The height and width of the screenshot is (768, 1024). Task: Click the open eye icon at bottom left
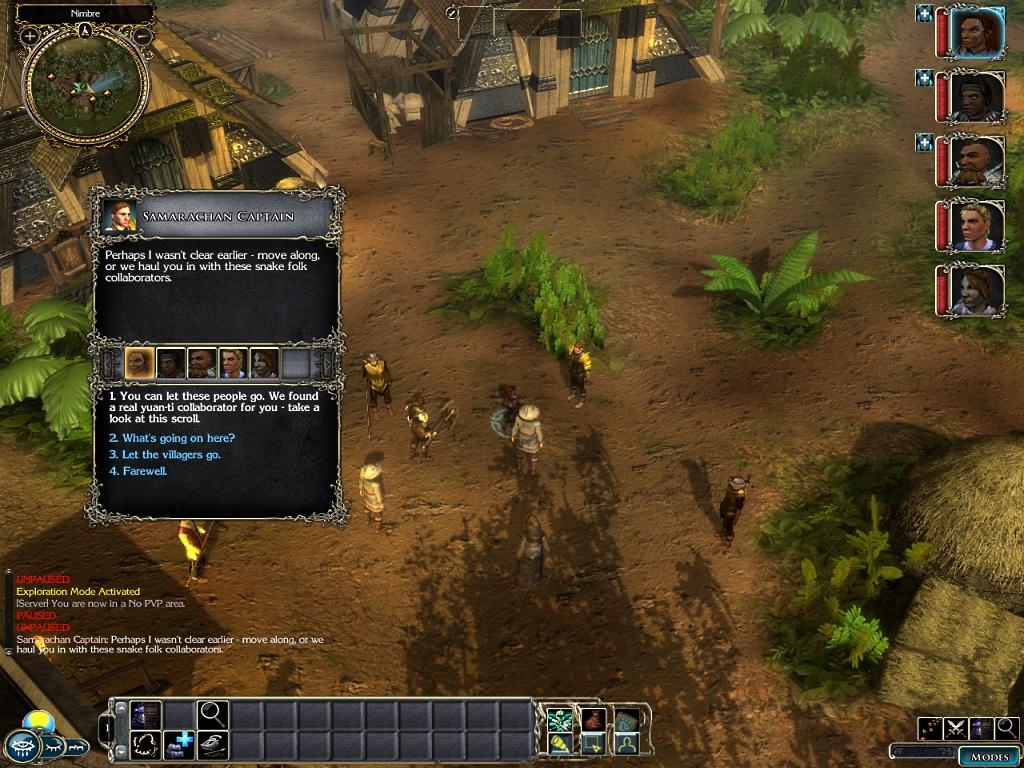pyautogui.click(x=21, y=745)
